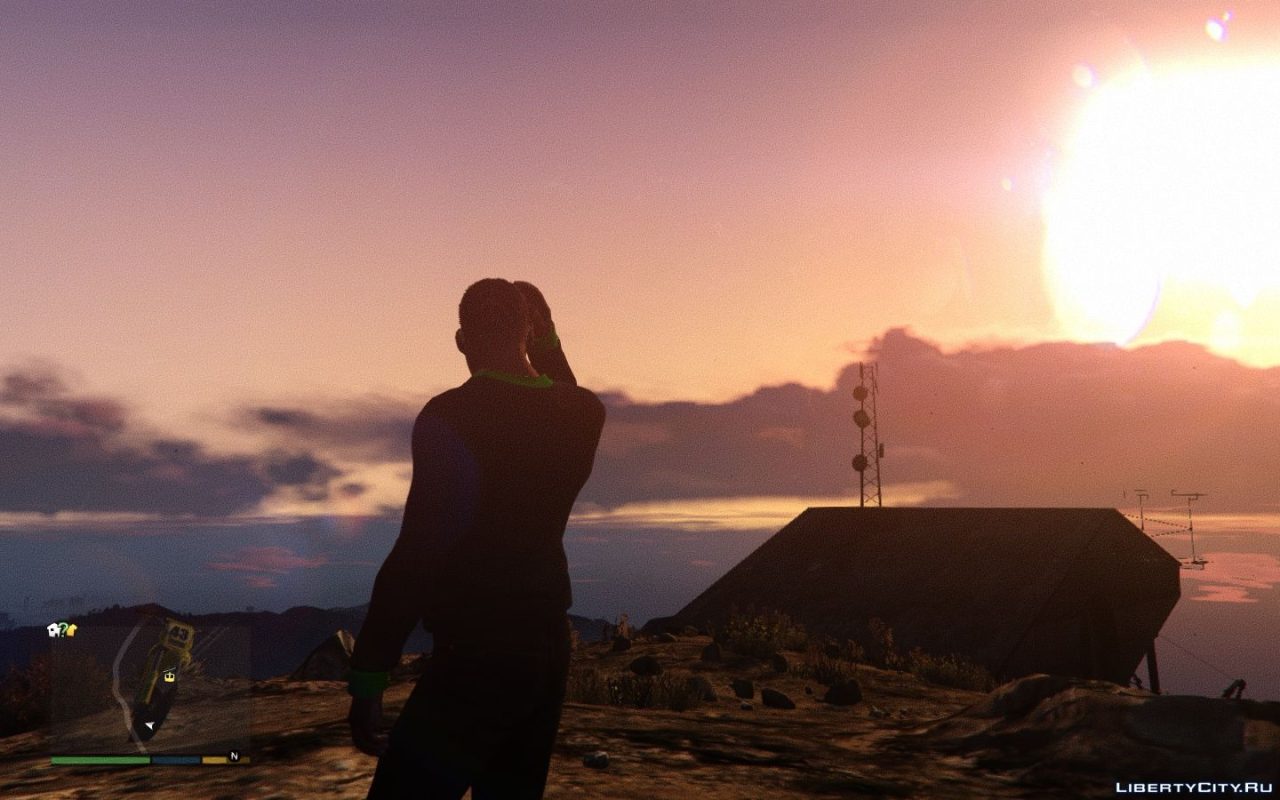Click the yellow clothing store icon on the minimap
Viewport: 1280px width, 800px height.
pyautogui.click(x=71, y=630)
